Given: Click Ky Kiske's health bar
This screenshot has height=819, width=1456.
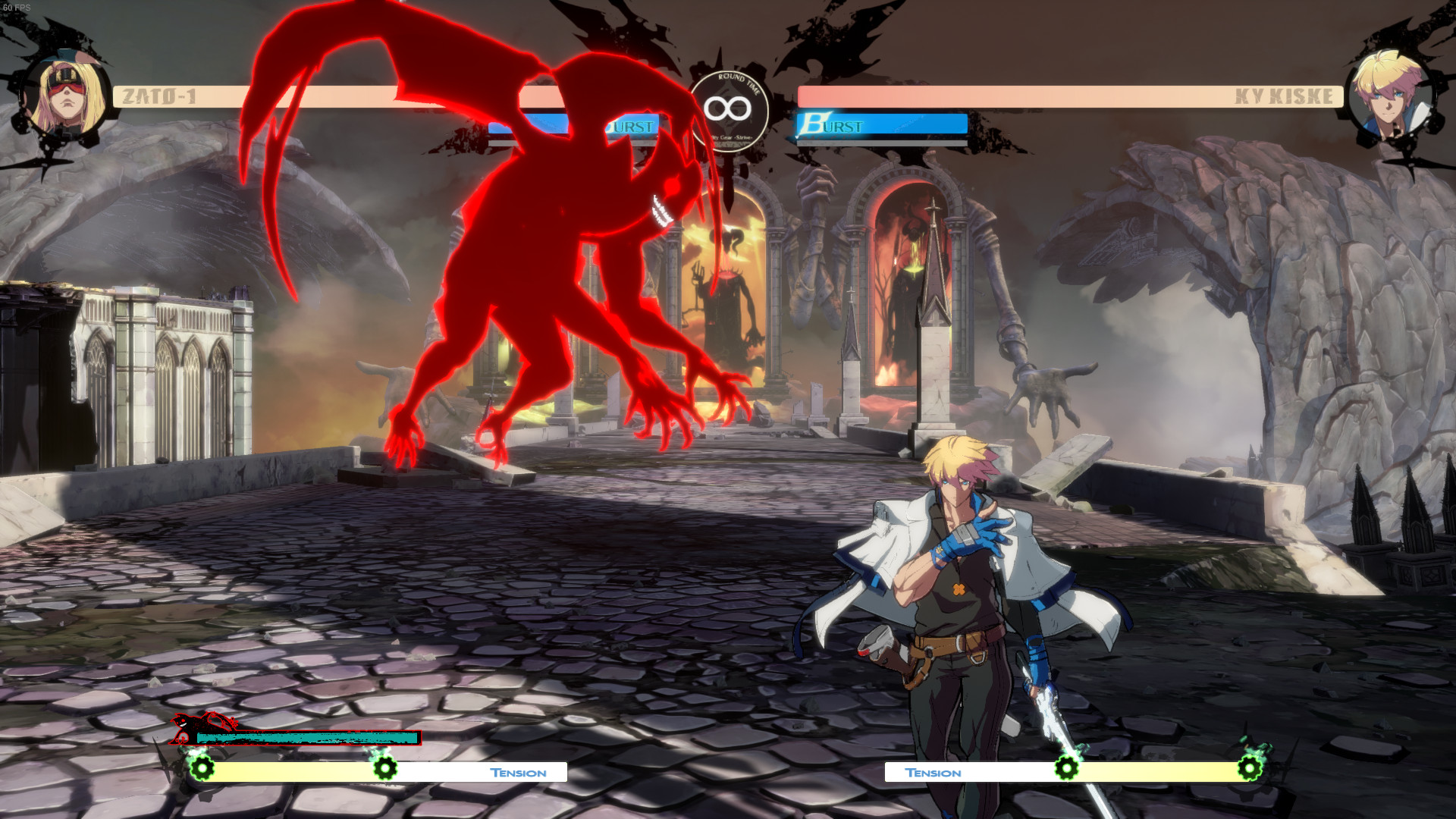Looking at the screenshot, I should (1062, 96).
